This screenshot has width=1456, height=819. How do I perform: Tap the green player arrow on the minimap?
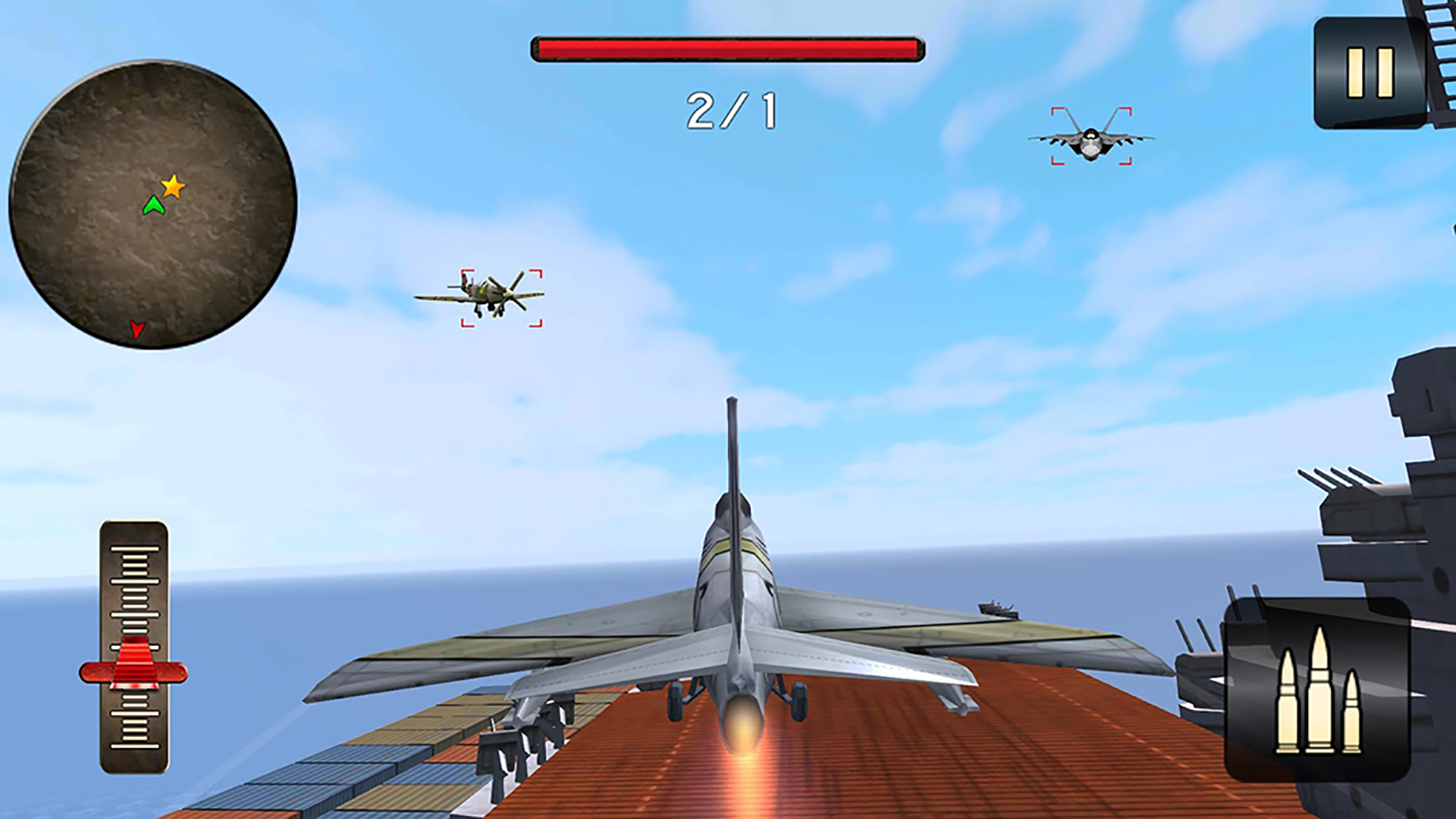[x=155, y=206]
